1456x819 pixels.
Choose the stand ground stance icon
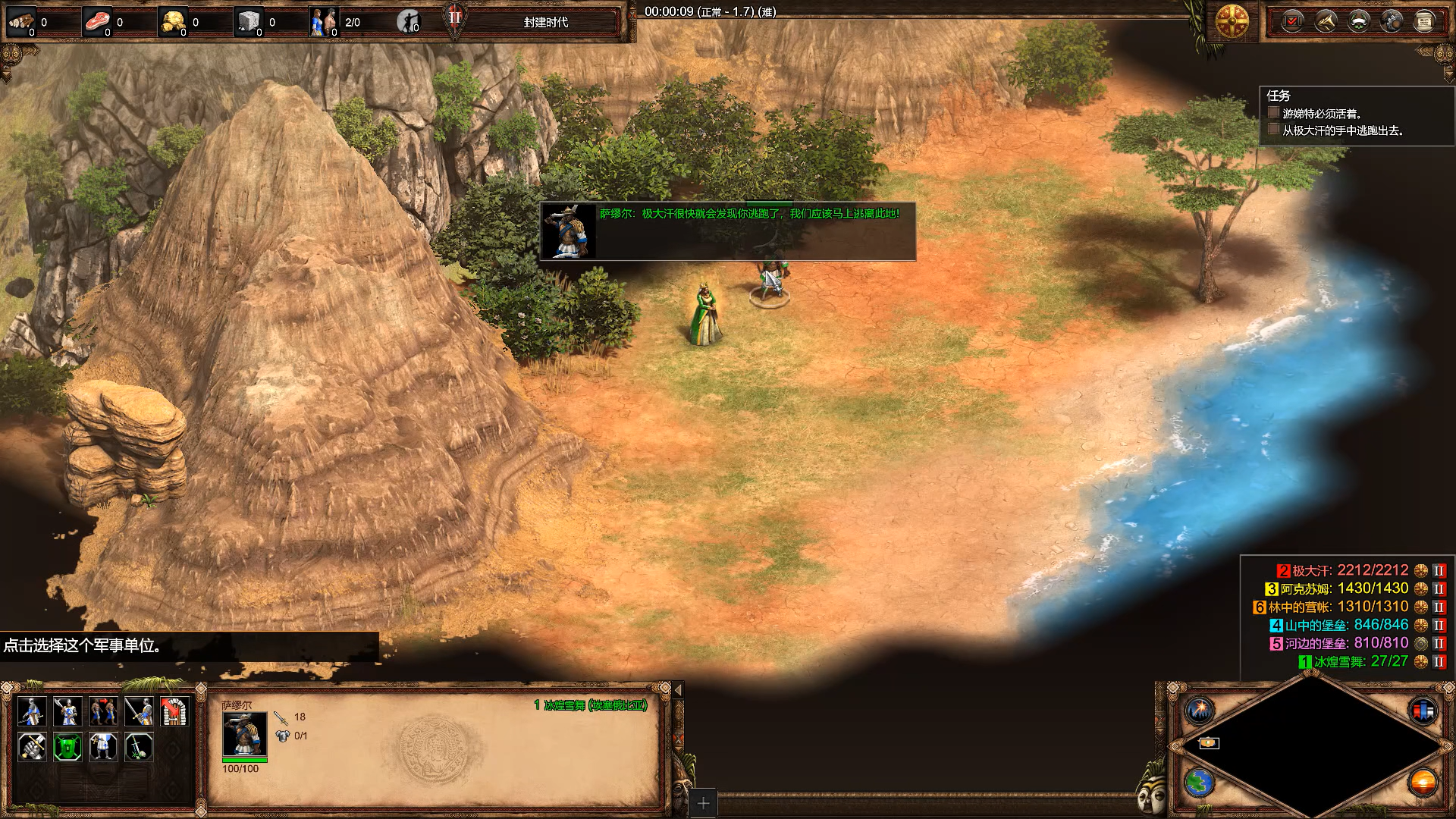(103, 747)
